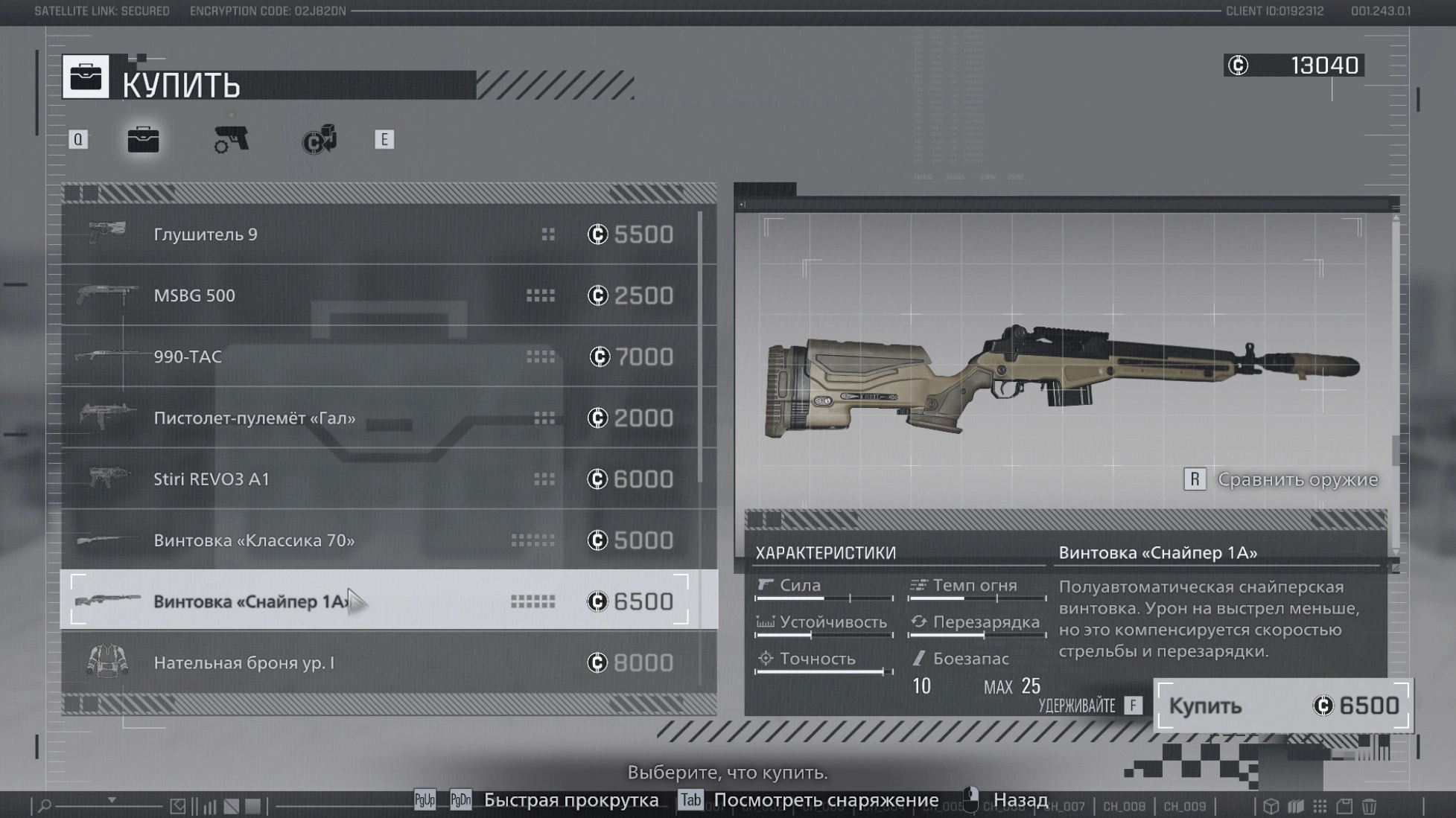Choose MSBG 500 from the shop list
This screenshot has height=818, width=1456.
pyautogui.click(x=387, y=295)
